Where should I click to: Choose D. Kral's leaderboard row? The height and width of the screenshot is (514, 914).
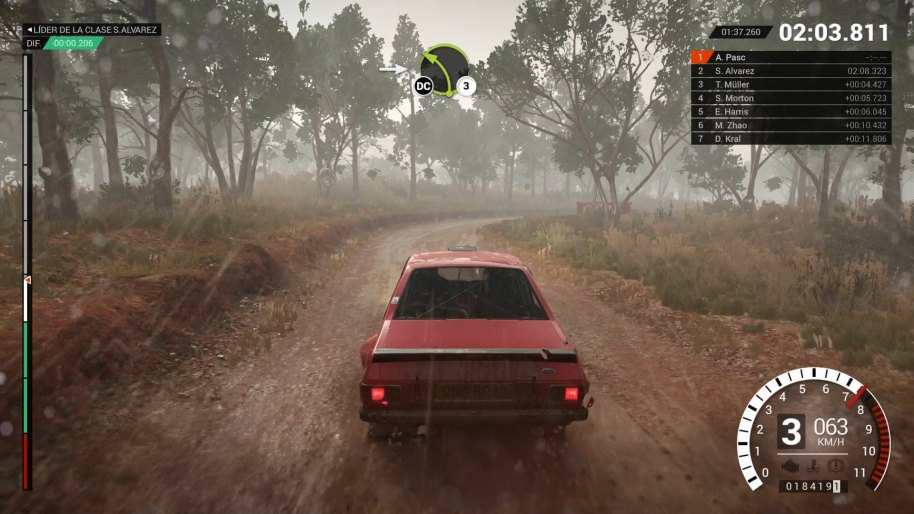(791, 139)
